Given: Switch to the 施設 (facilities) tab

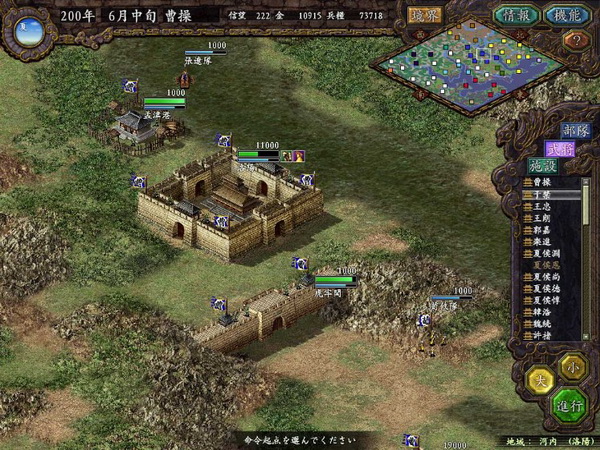Looking at the screenshot, I should coord(541,166).
